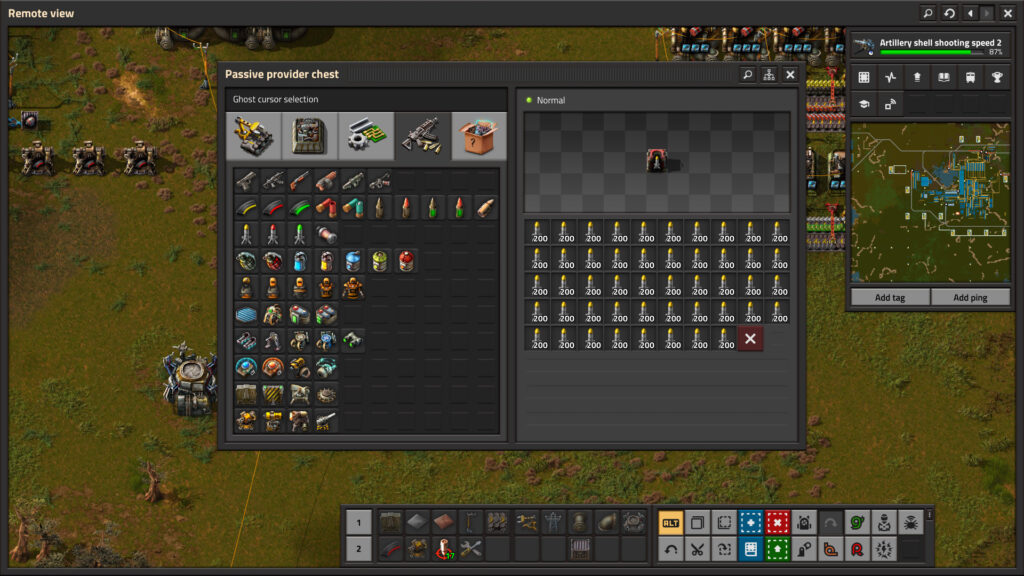Pick the pistol from the item list
Image resolution: width=1024 pixels, height=576 pixels.
[x=246, y=181]
